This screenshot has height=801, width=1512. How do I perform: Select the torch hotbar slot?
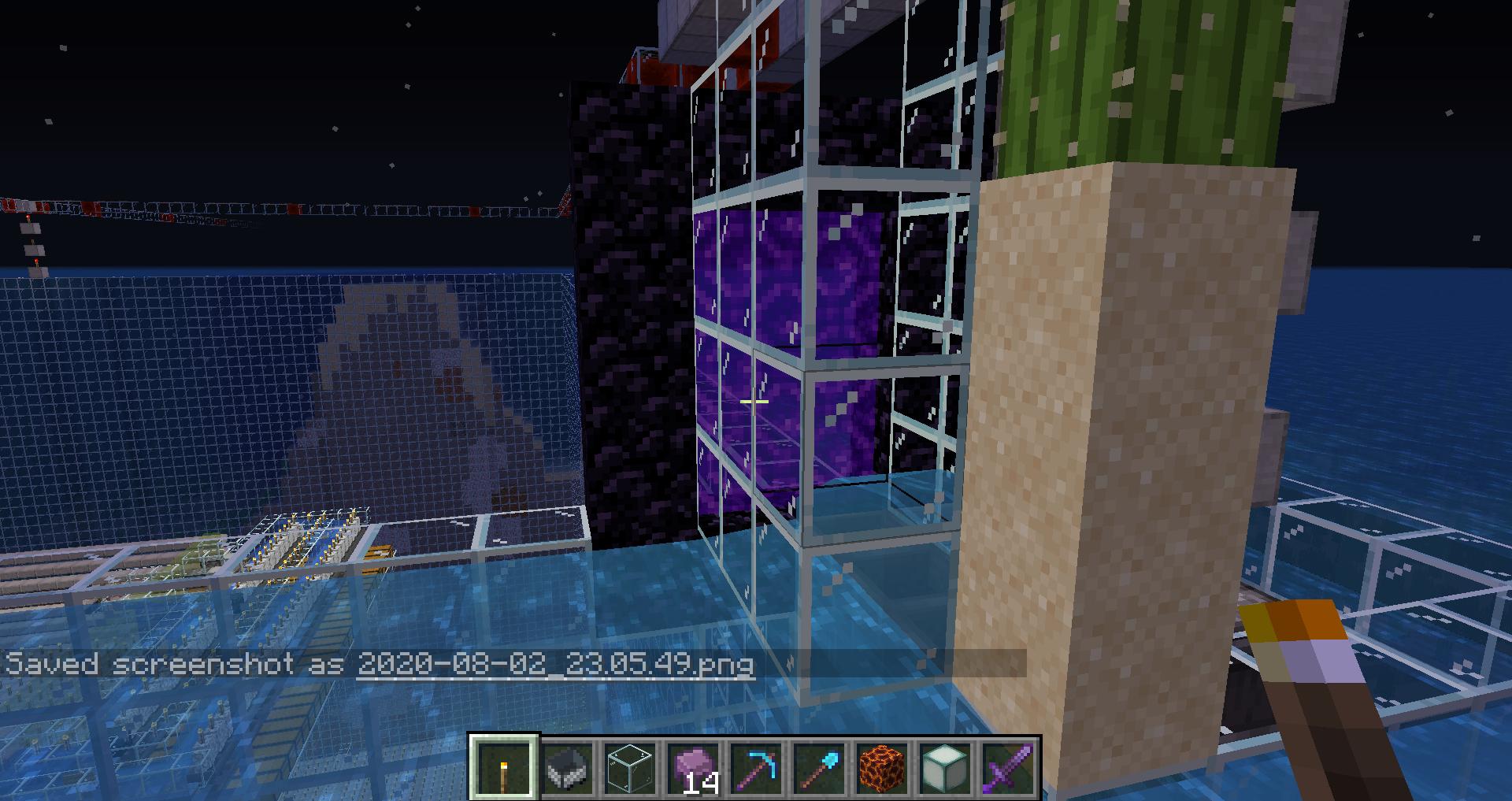click(504, 768)
